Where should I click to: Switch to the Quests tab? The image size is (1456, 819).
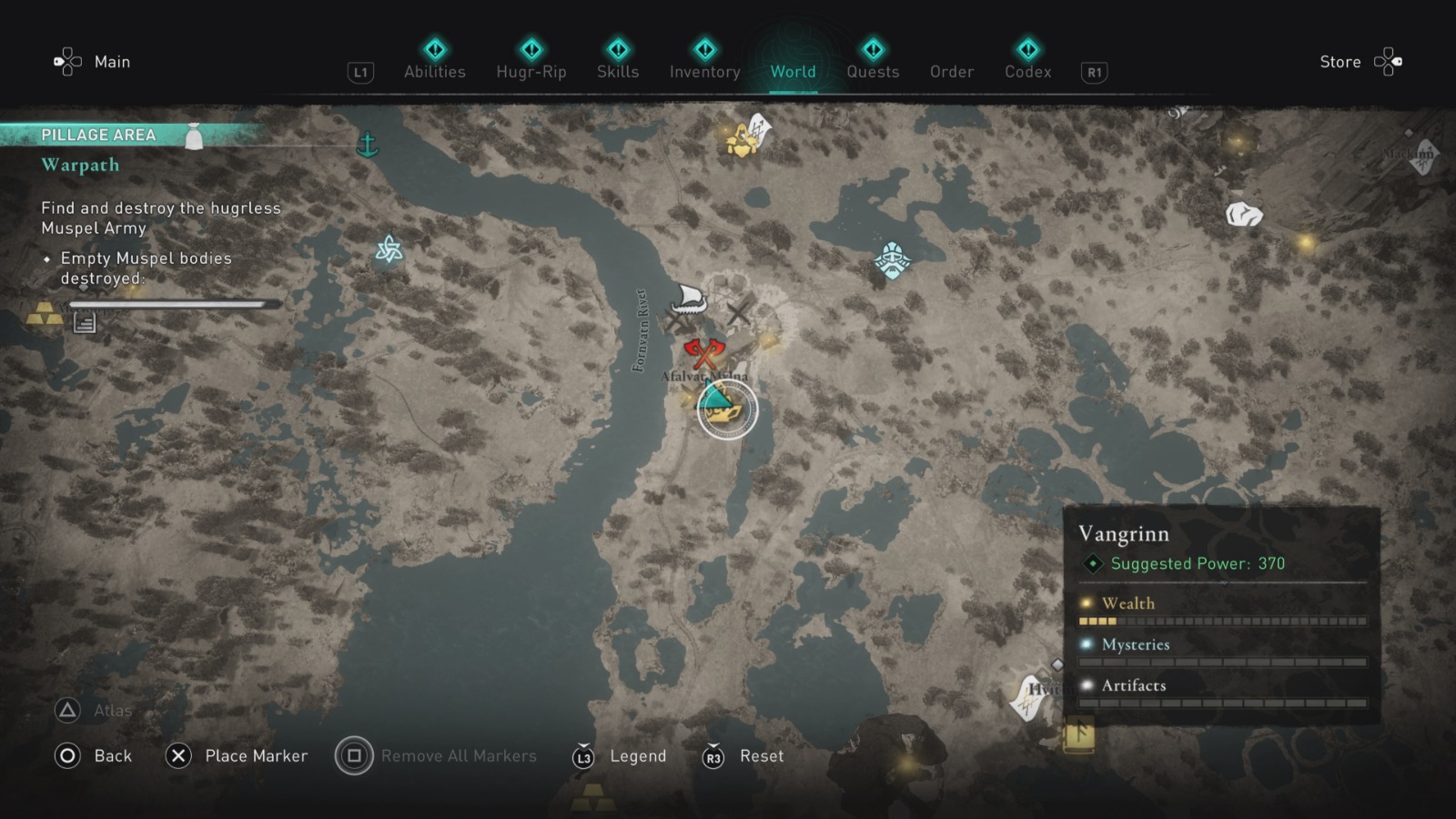[873, 72]
